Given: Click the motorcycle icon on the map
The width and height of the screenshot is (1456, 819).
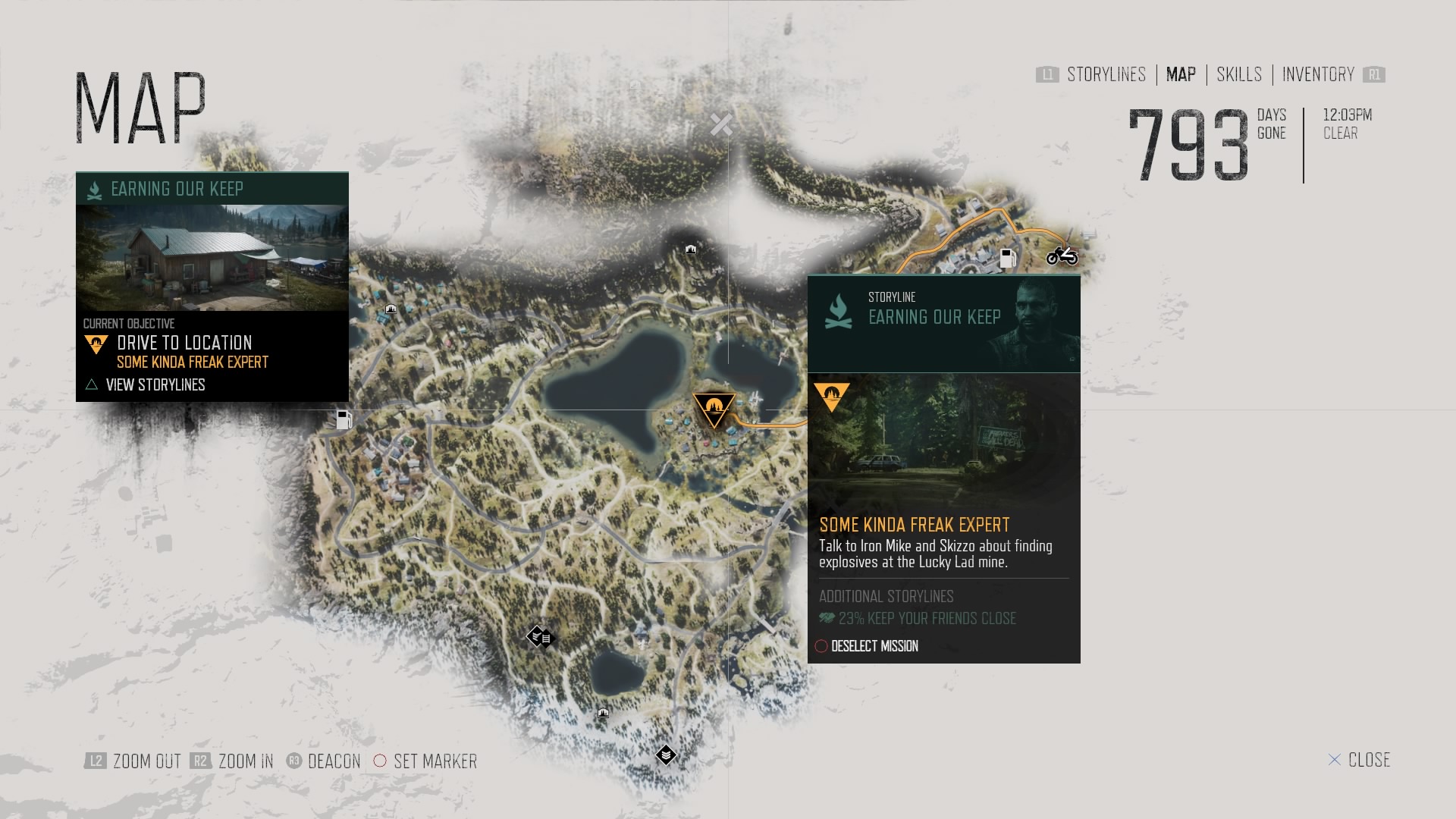Looking at the screenshot, I should click(1062, 256).
